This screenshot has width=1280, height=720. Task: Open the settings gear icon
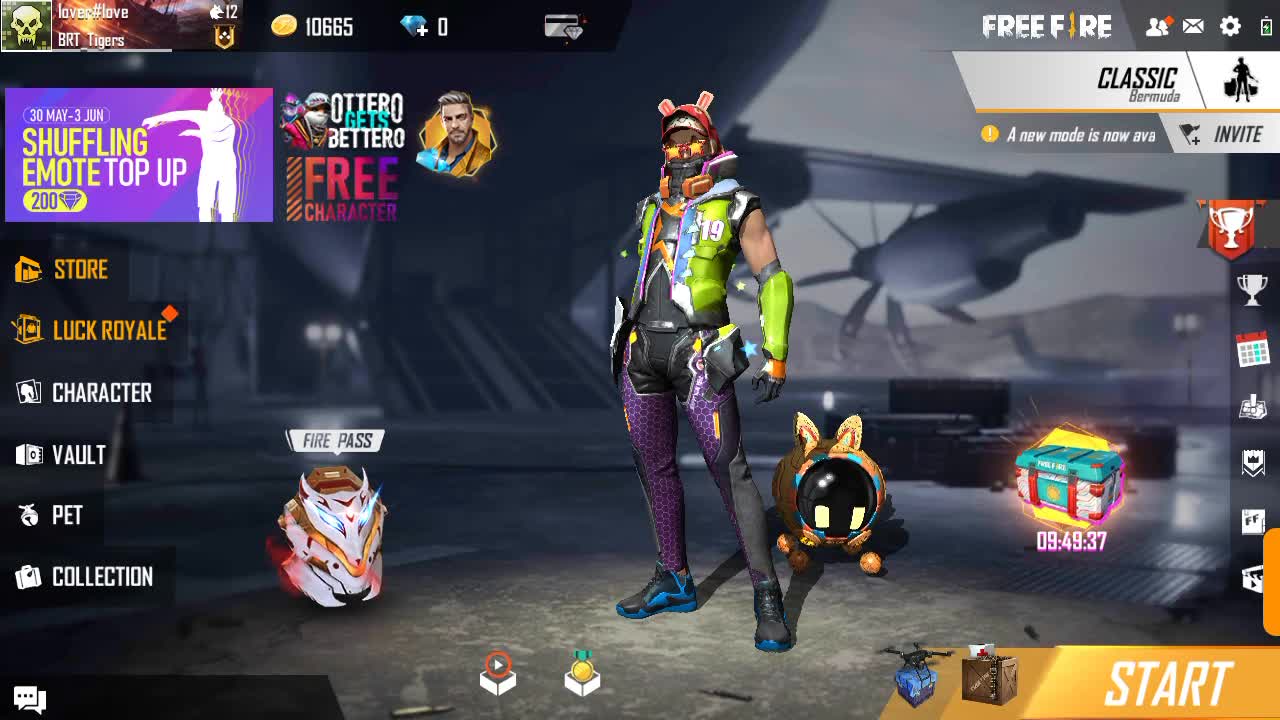point(1230,27)
